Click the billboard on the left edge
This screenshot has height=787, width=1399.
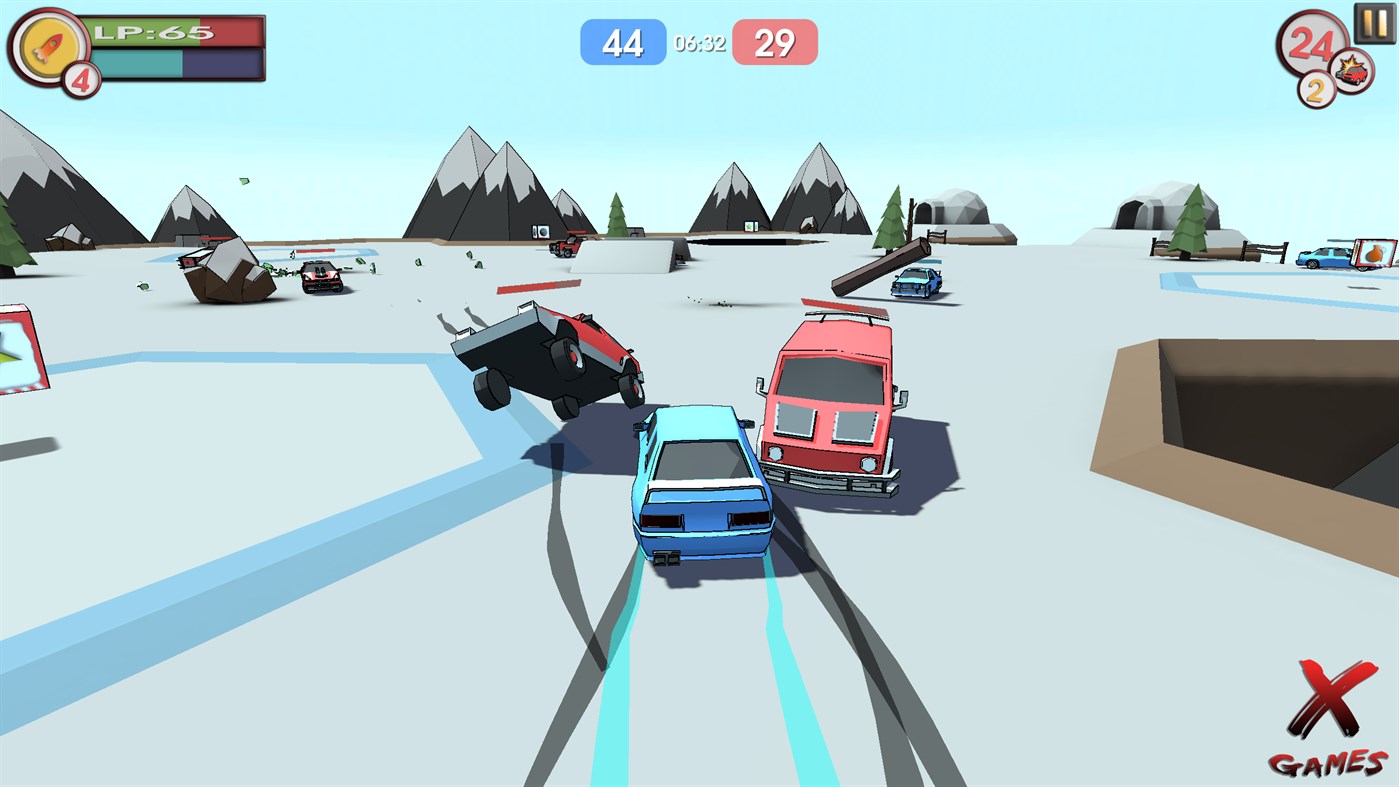pos(20,345)
